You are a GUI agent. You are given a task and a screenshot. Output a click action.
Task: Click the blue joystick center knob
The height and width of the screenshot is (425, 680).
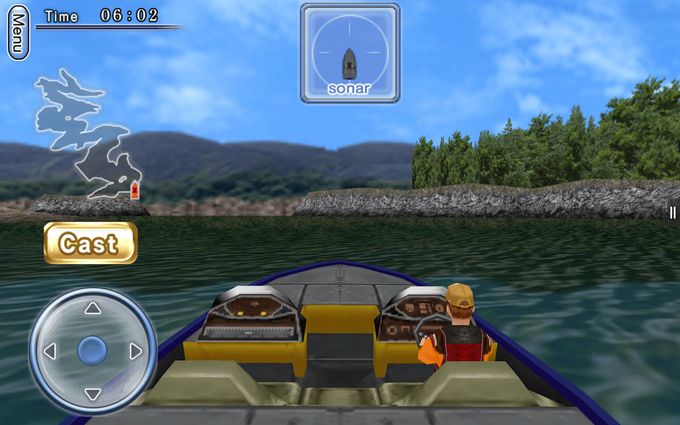click(x=92, y=350)
